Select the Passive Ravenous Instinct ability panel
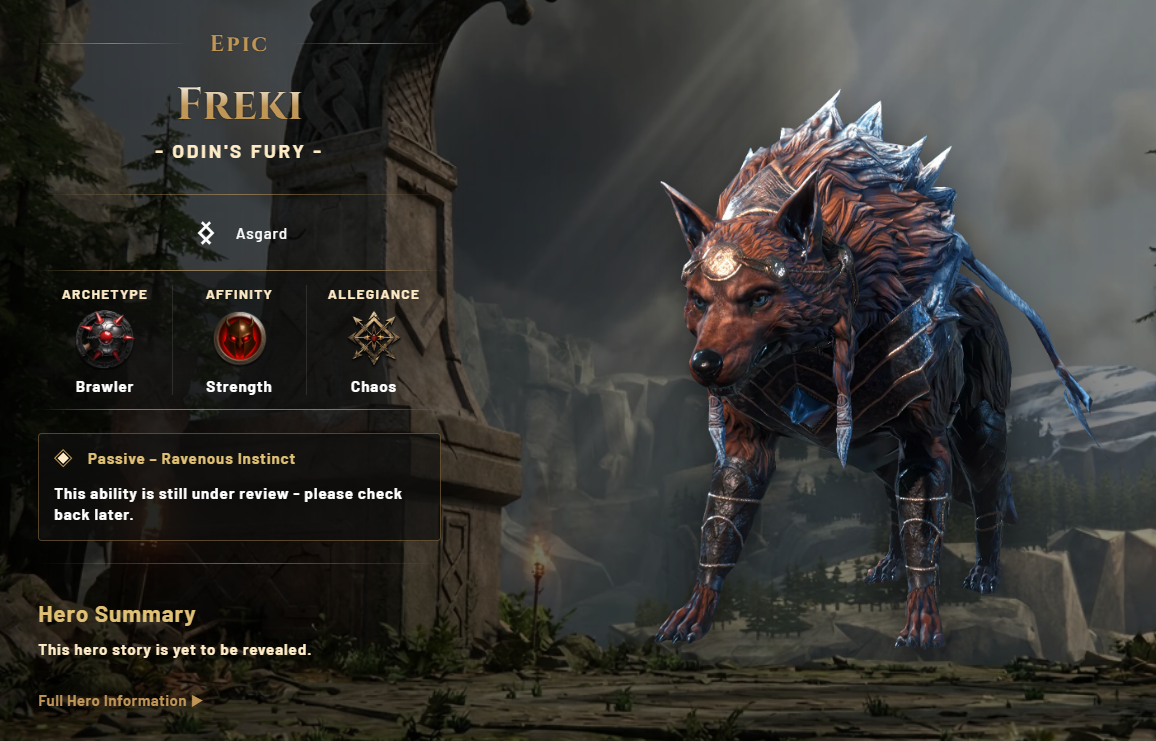The width and height of the screenshot is (1156, 741). pos(239,487)
